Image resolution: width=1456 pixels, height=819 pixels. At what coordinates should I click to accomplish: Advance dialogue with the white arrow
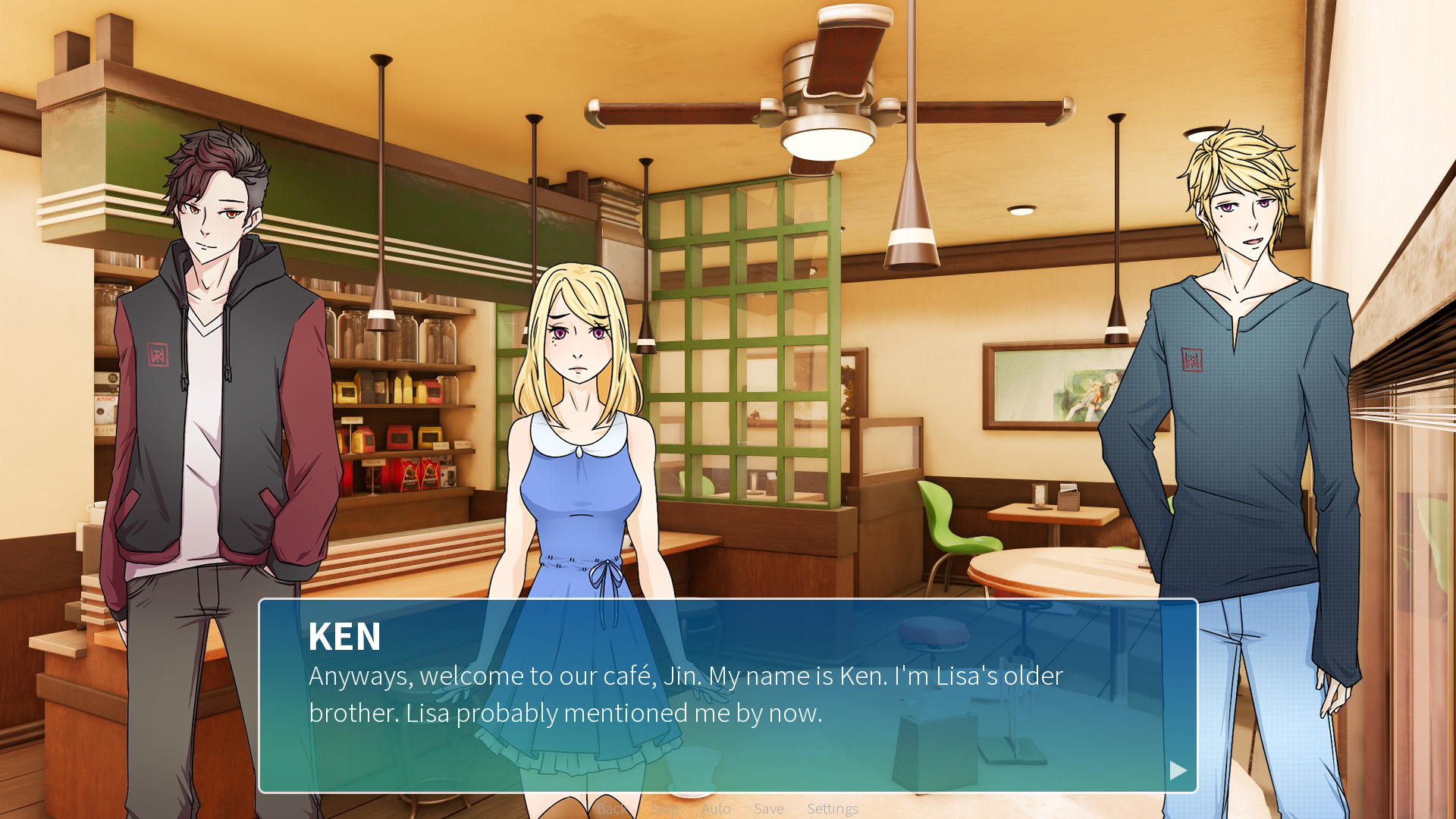tap(1177, 770)
